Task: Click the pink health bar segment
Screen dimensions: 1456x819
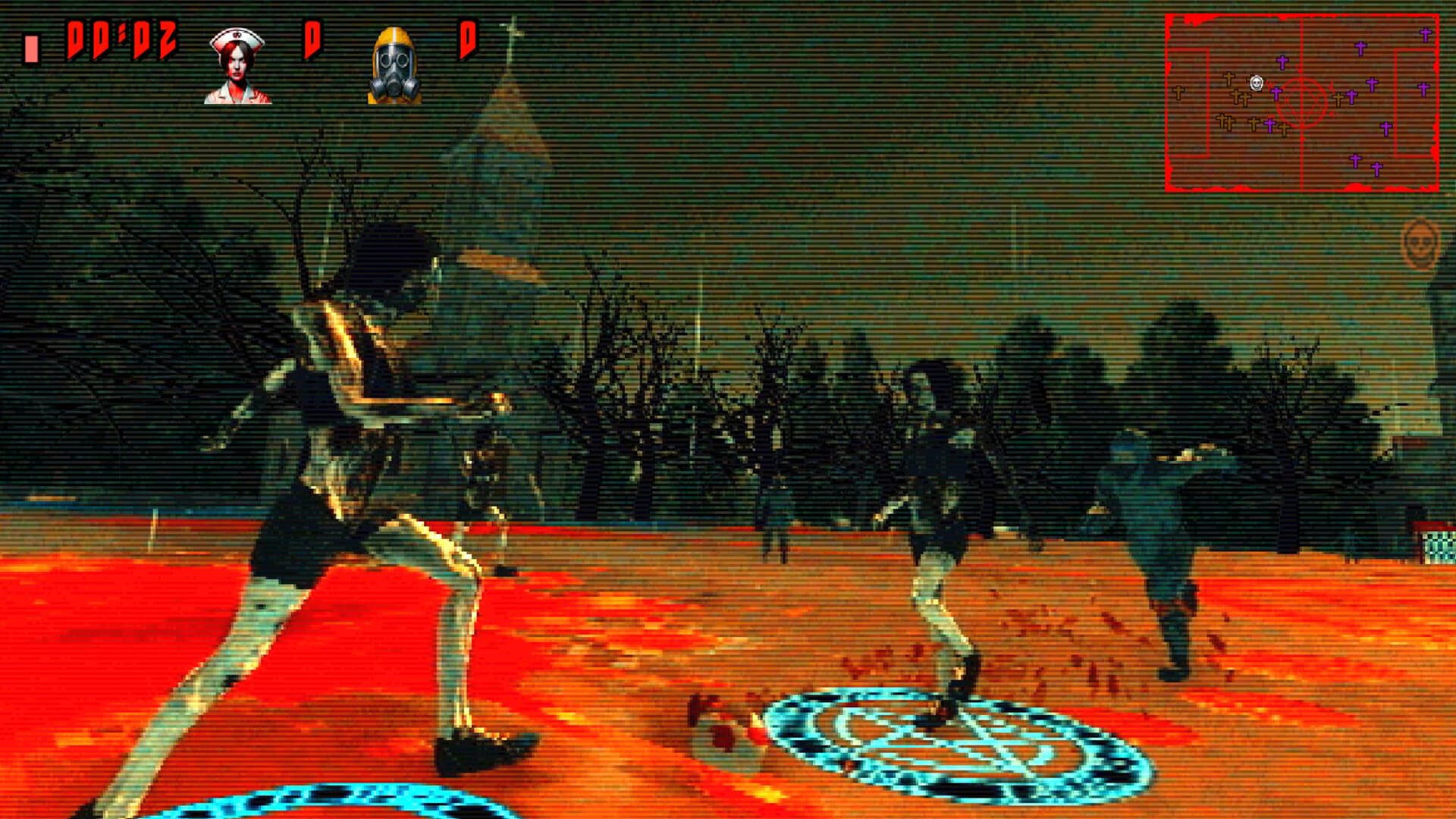Action: pos(30,47)
